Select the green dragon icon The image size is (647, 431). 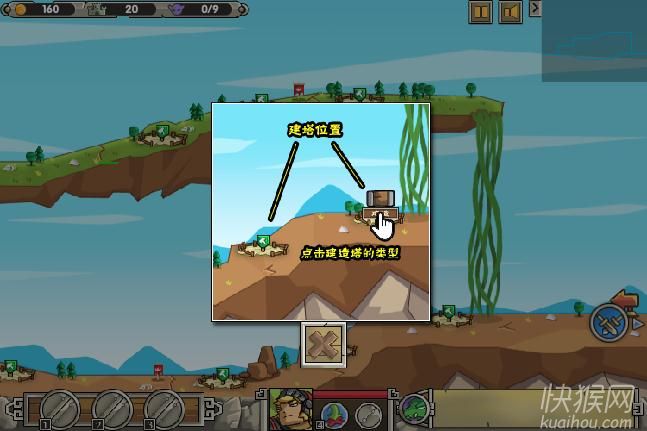click(416, 410)
